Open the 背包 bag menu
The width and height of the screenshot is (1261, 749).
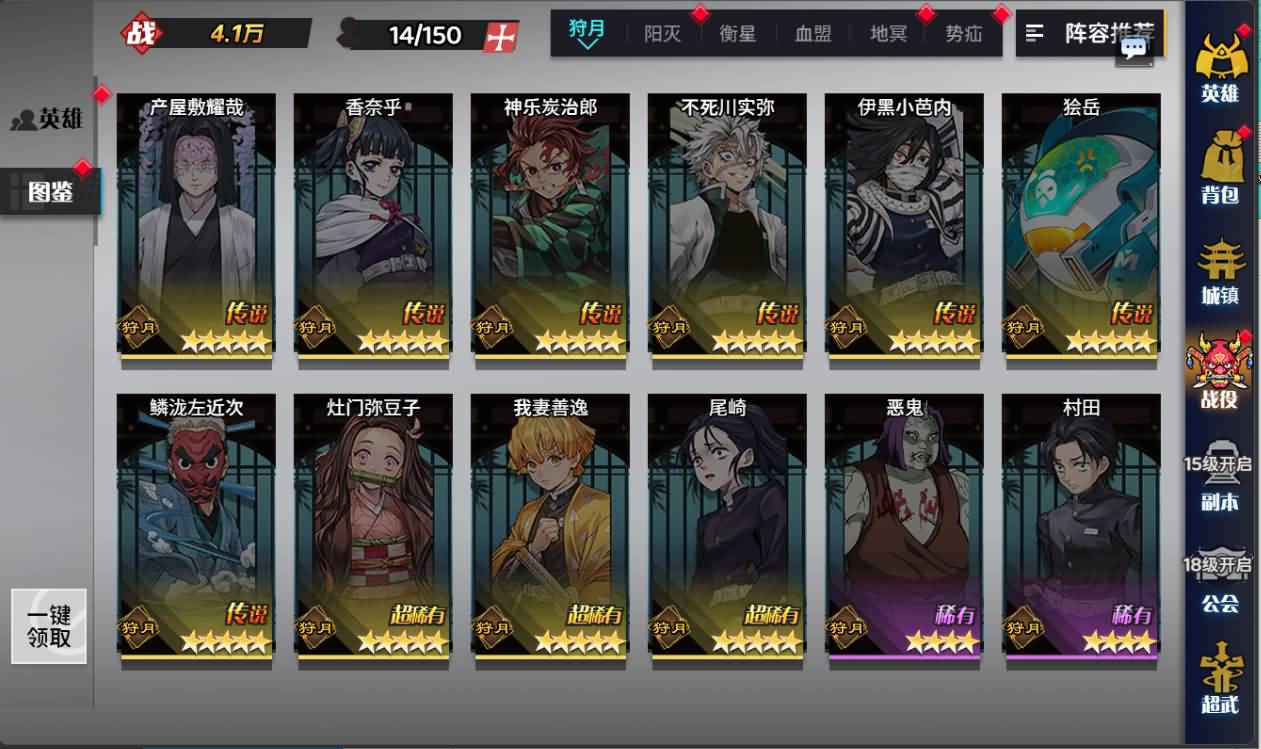tap(1220, 166)
